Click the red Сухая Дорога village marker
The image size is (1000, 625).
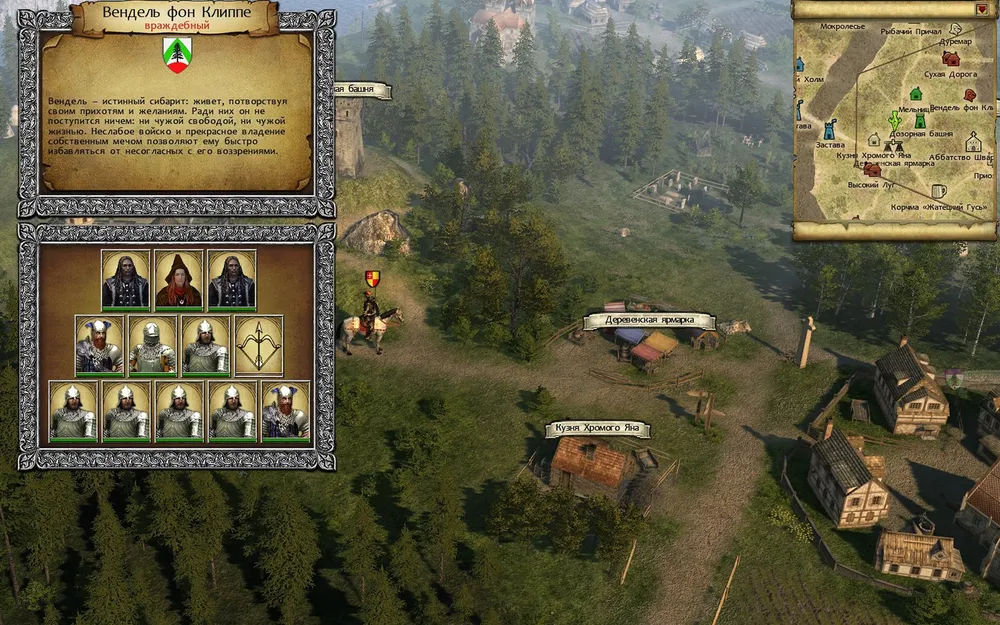click(950, 58)
